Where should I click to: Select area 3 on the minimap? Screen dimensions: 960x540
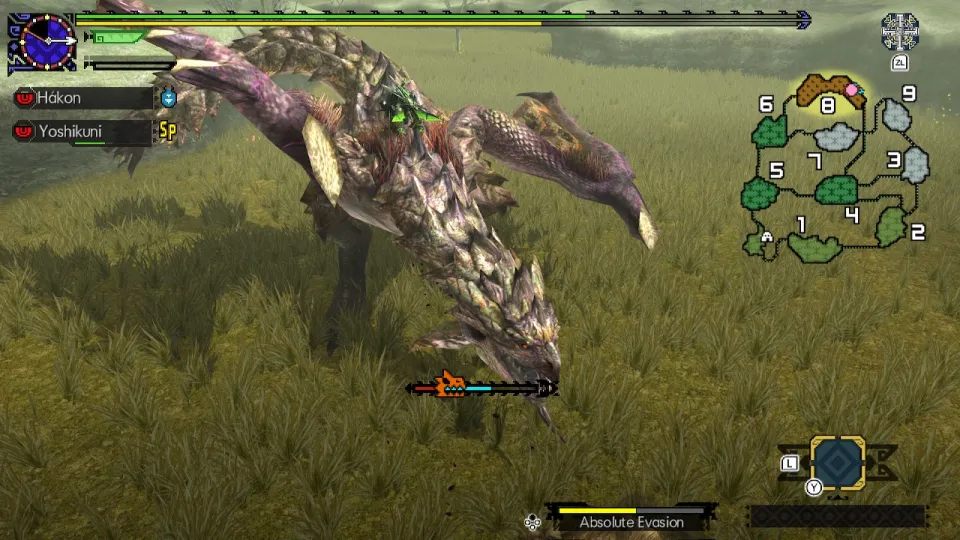coord(894,160)
